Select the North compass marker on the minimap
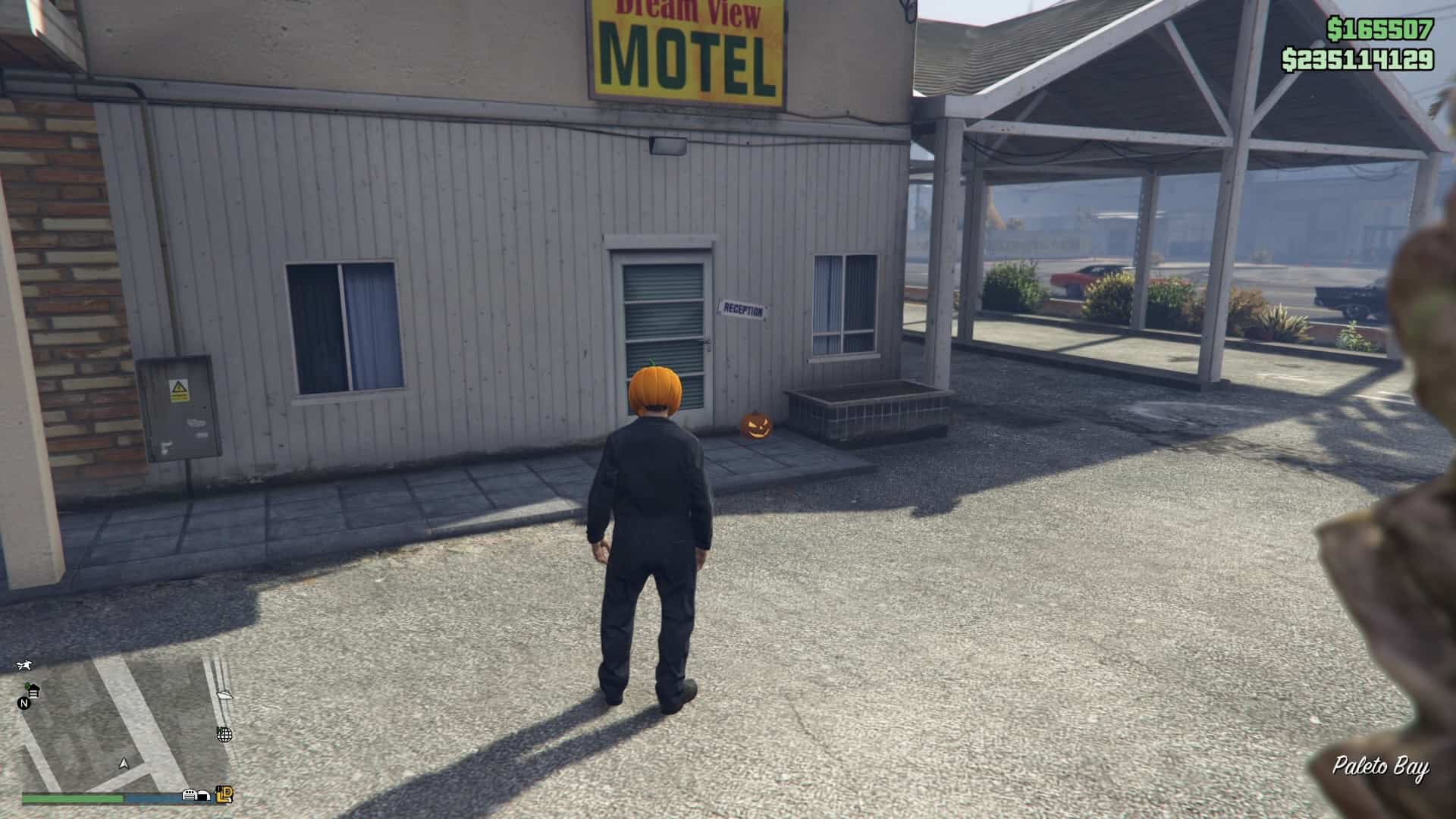This screenshot has width=1456, height=819. [24, 704]
